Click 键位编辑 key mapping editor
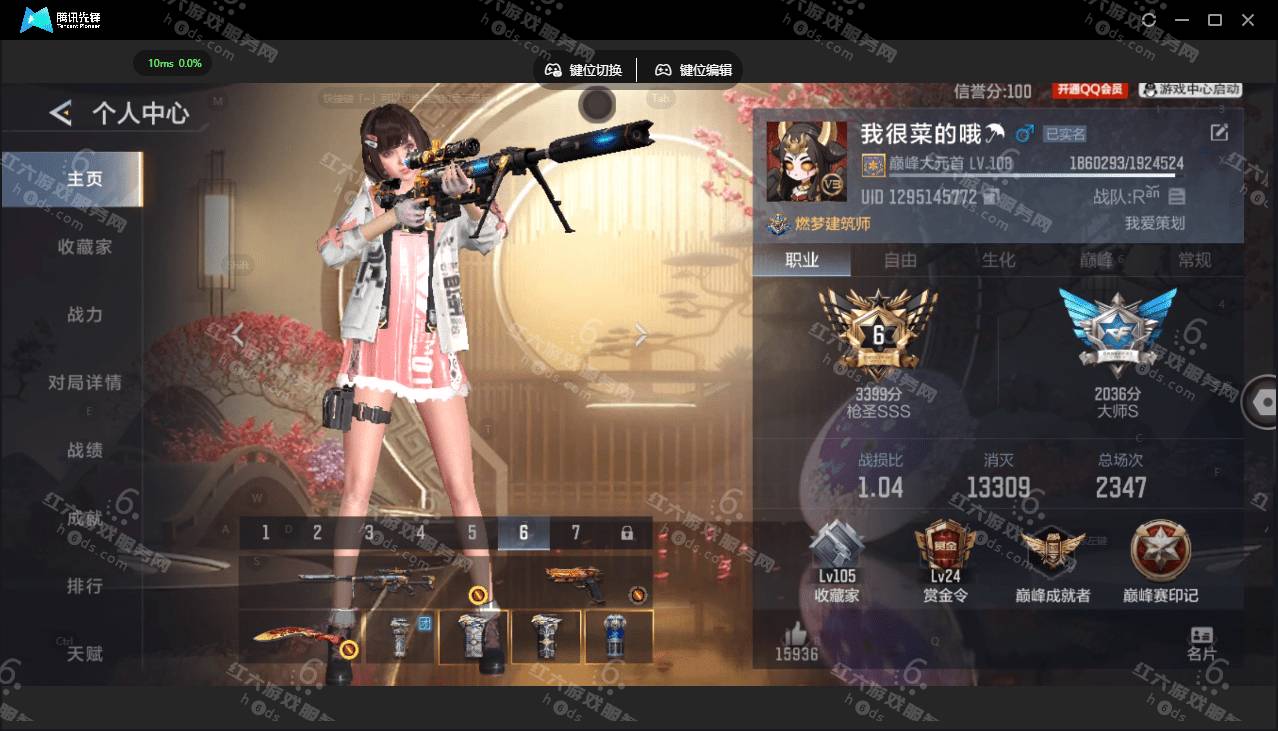Screen dimensions: 1278x731 (694, 70)
